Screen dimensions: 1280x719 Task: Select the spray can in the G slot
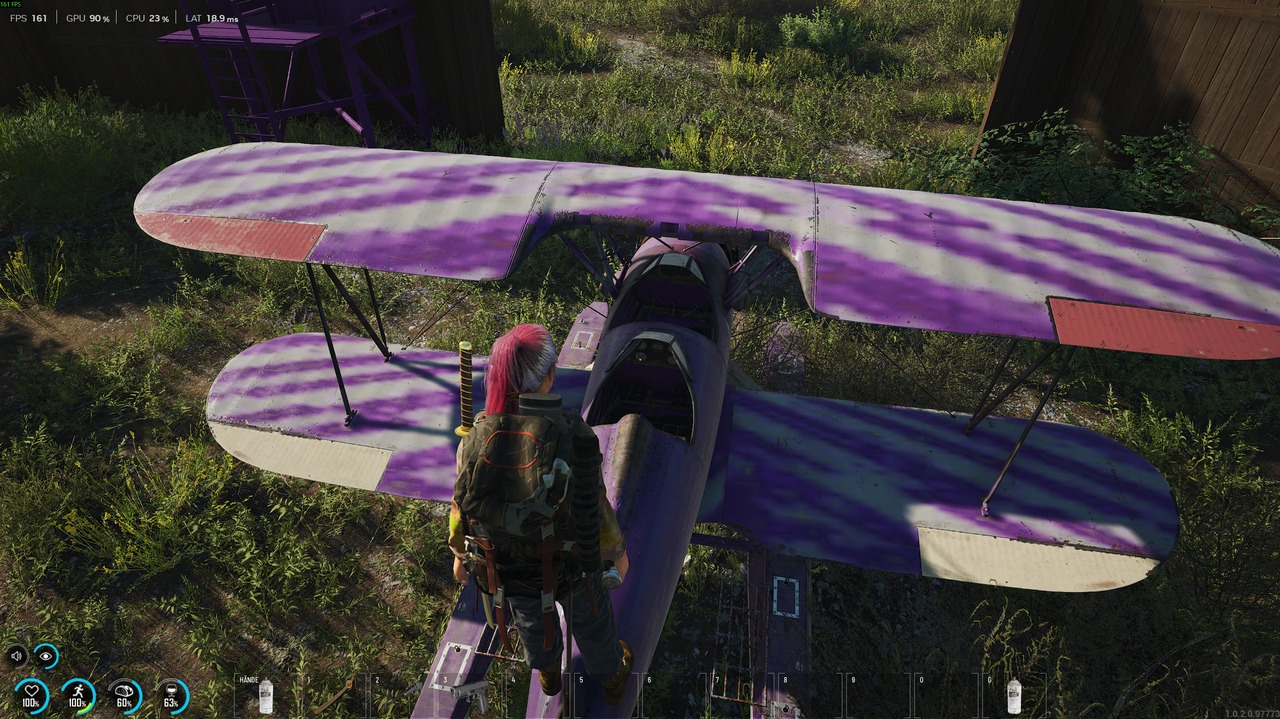[x=1013, y=695]
